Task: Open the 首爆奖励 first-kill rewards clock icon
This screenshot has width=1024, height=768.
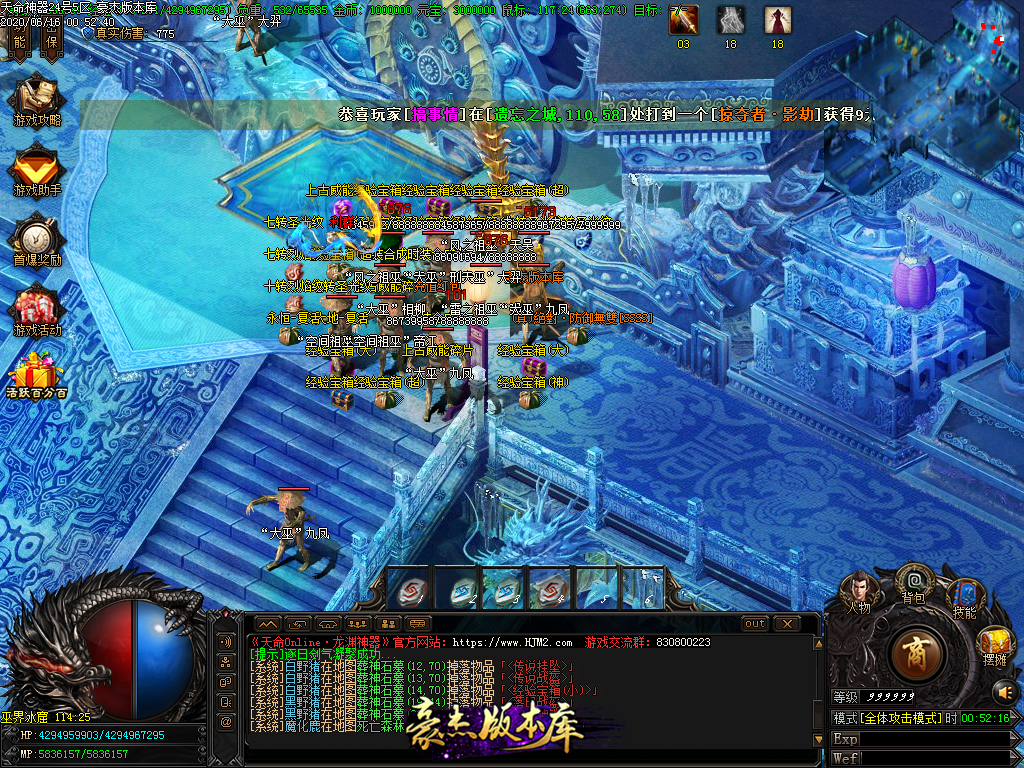Action: pos(37,240)
